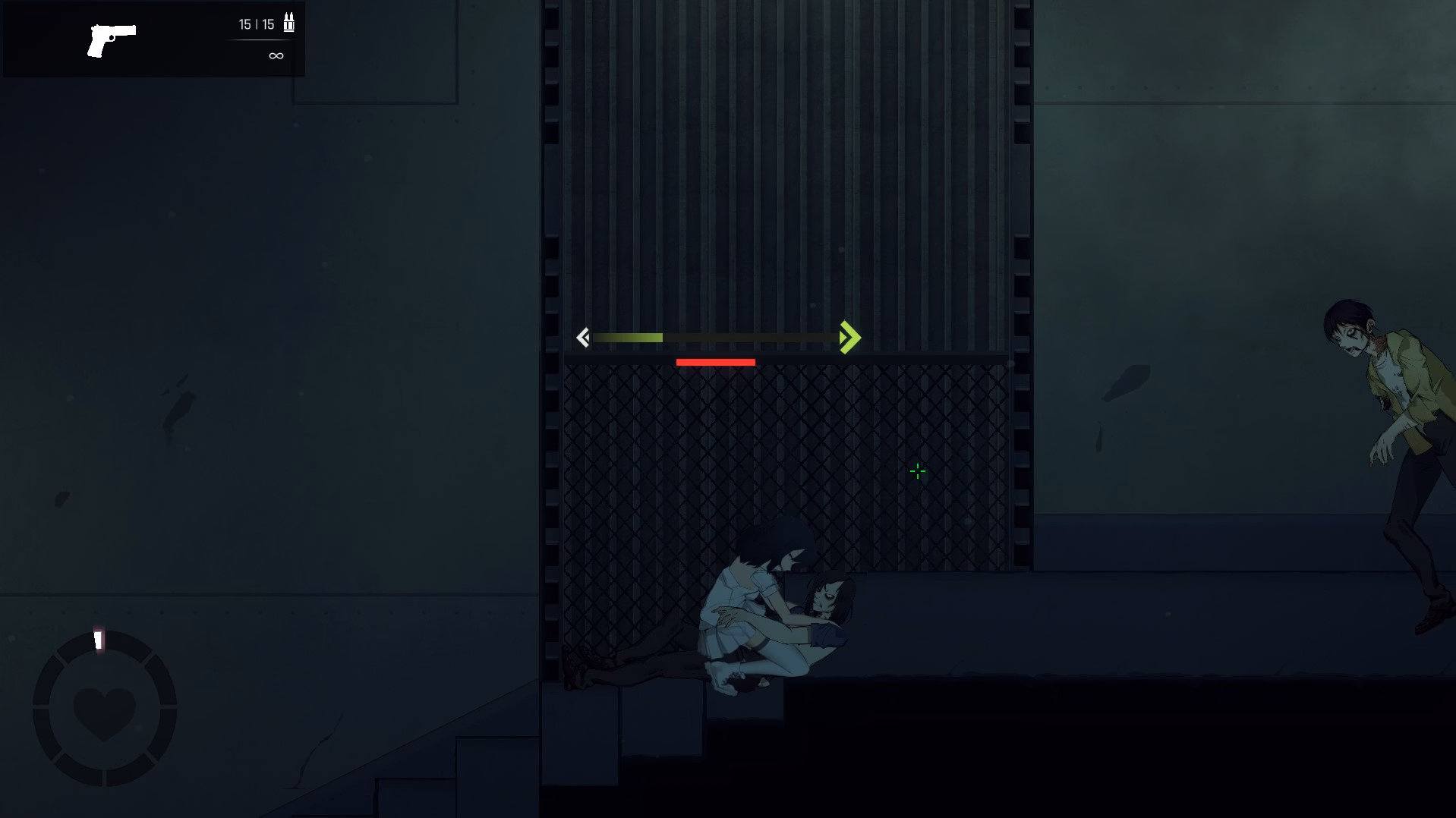
Task: Click the red enemy health bar
Action: point(715,361)
